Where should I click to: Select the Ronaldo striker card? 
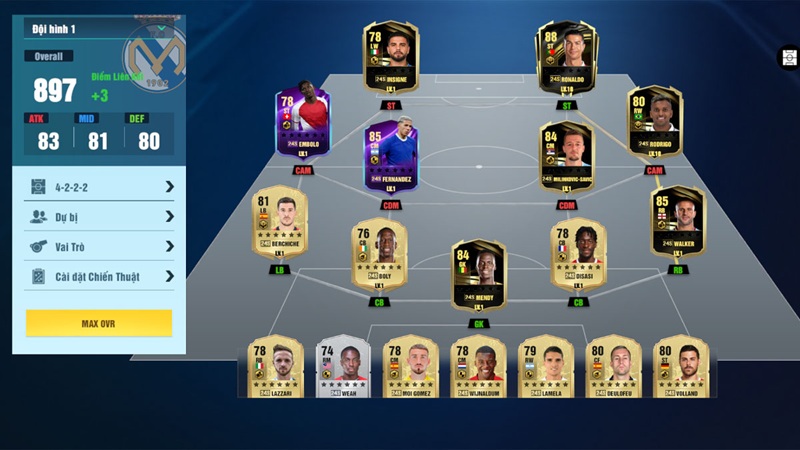[x=566, y=58]
